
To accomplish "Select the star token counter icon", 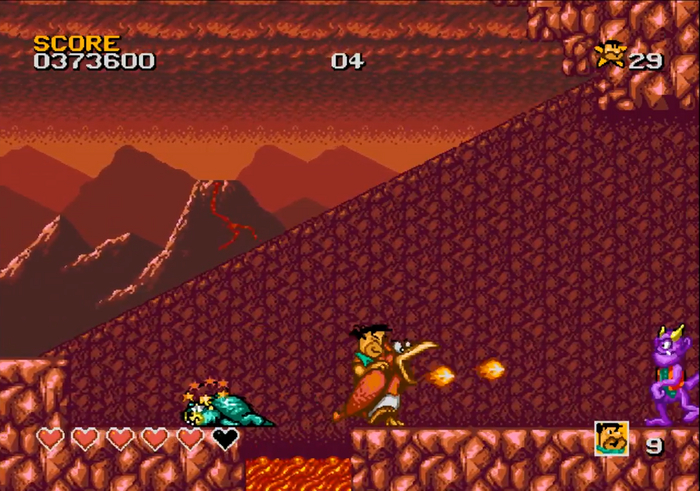I will [x=610, y=55].
